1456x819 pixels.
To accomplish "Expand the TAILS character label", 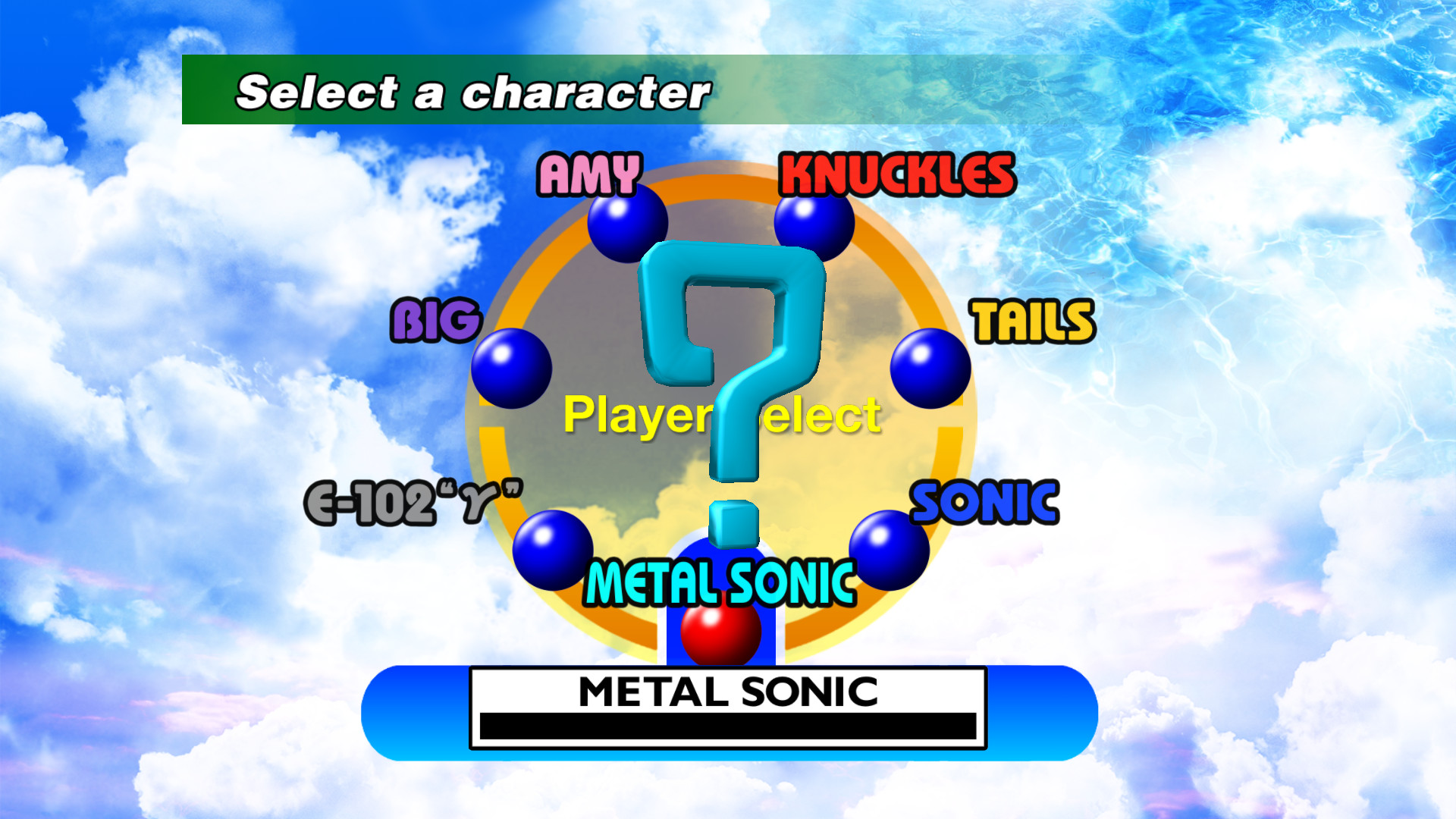I will (x=1034, y=322).
